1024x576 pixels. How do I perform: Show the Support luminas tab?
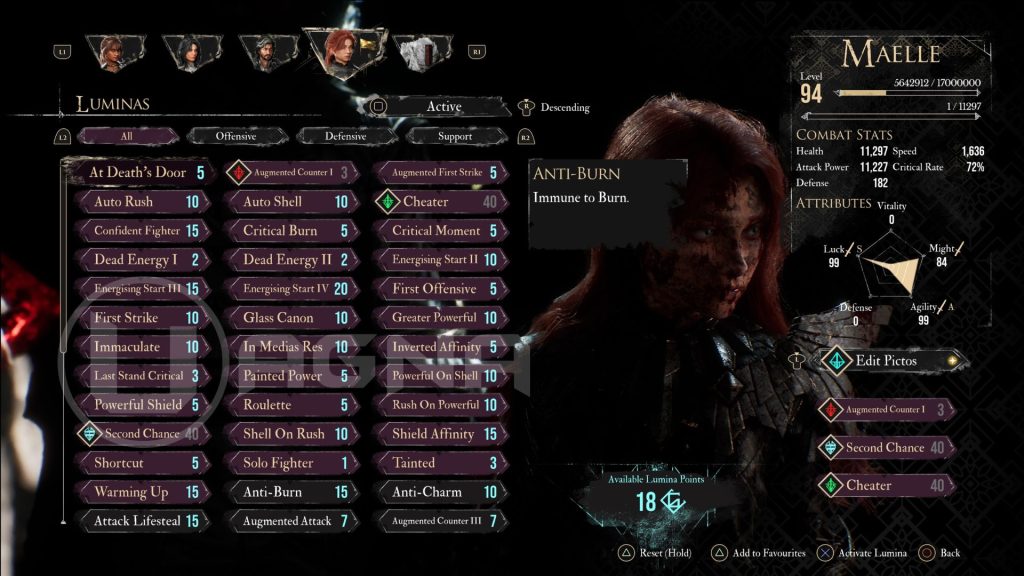[455, 136]
